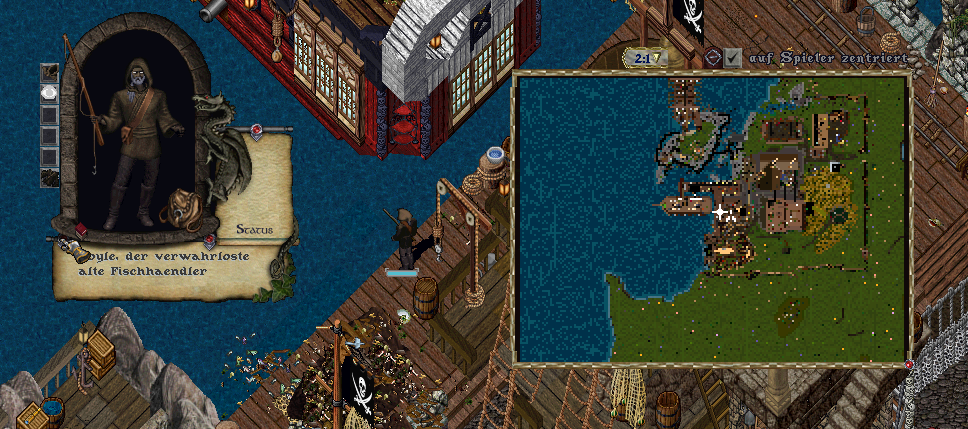968x429 pixels.
Task: Toggle the 'auf Spieler zentriert' checkbox
Action: [x=733, y=59]
